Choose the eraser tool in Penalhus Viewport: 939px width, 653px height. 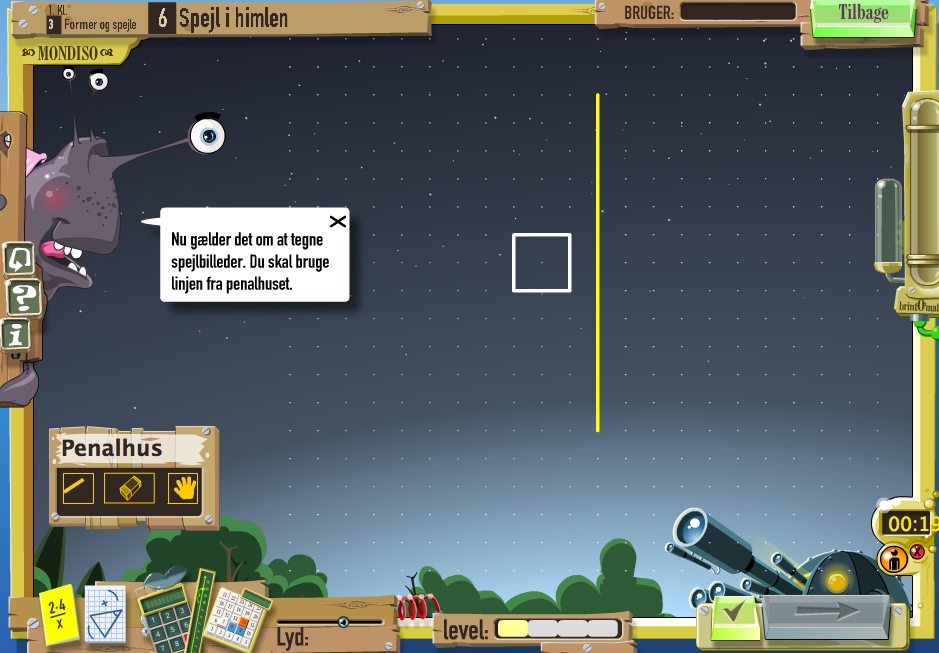tap(130, 488)
